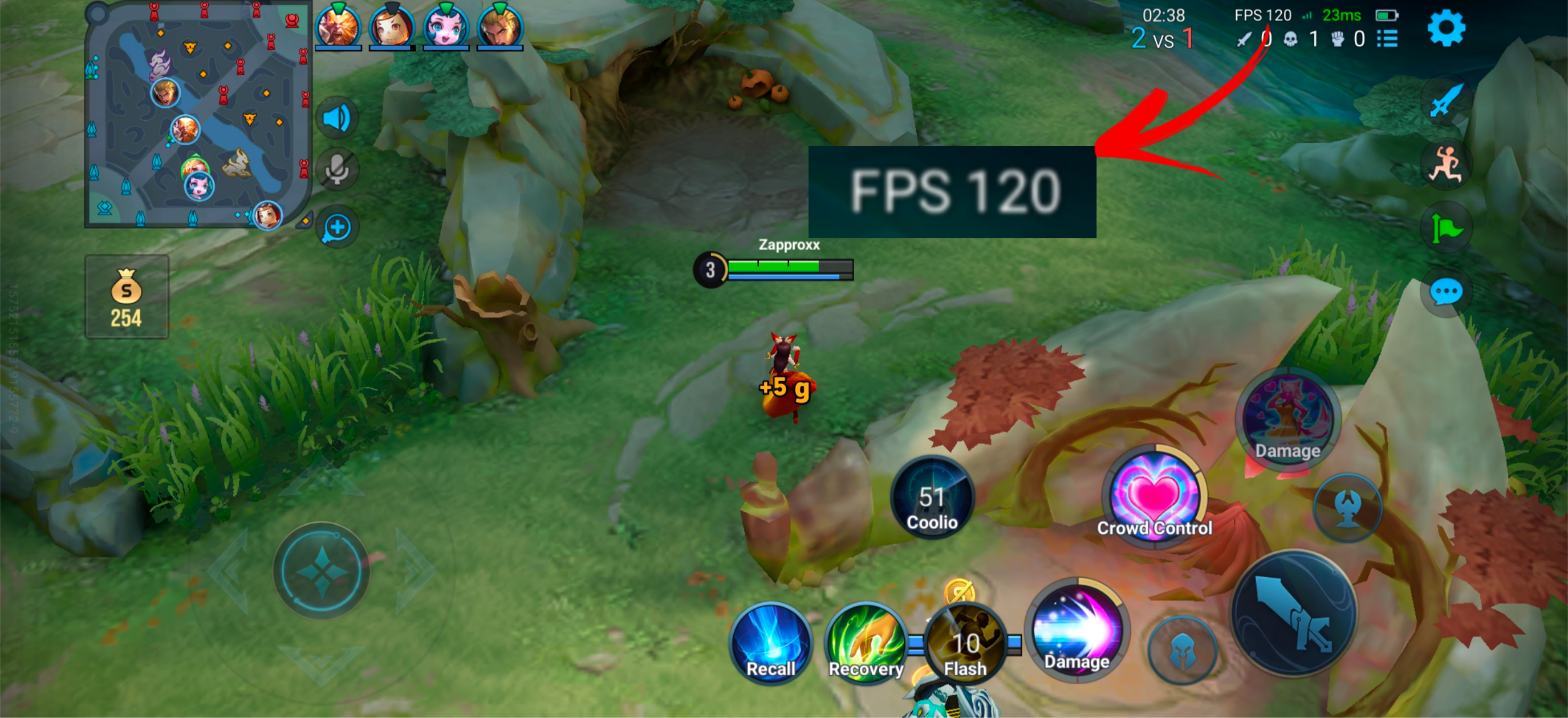The image size is (1568, 718).
Task: Toggle the microphone button
Action: pyautogui.click(x=336, y=170)
